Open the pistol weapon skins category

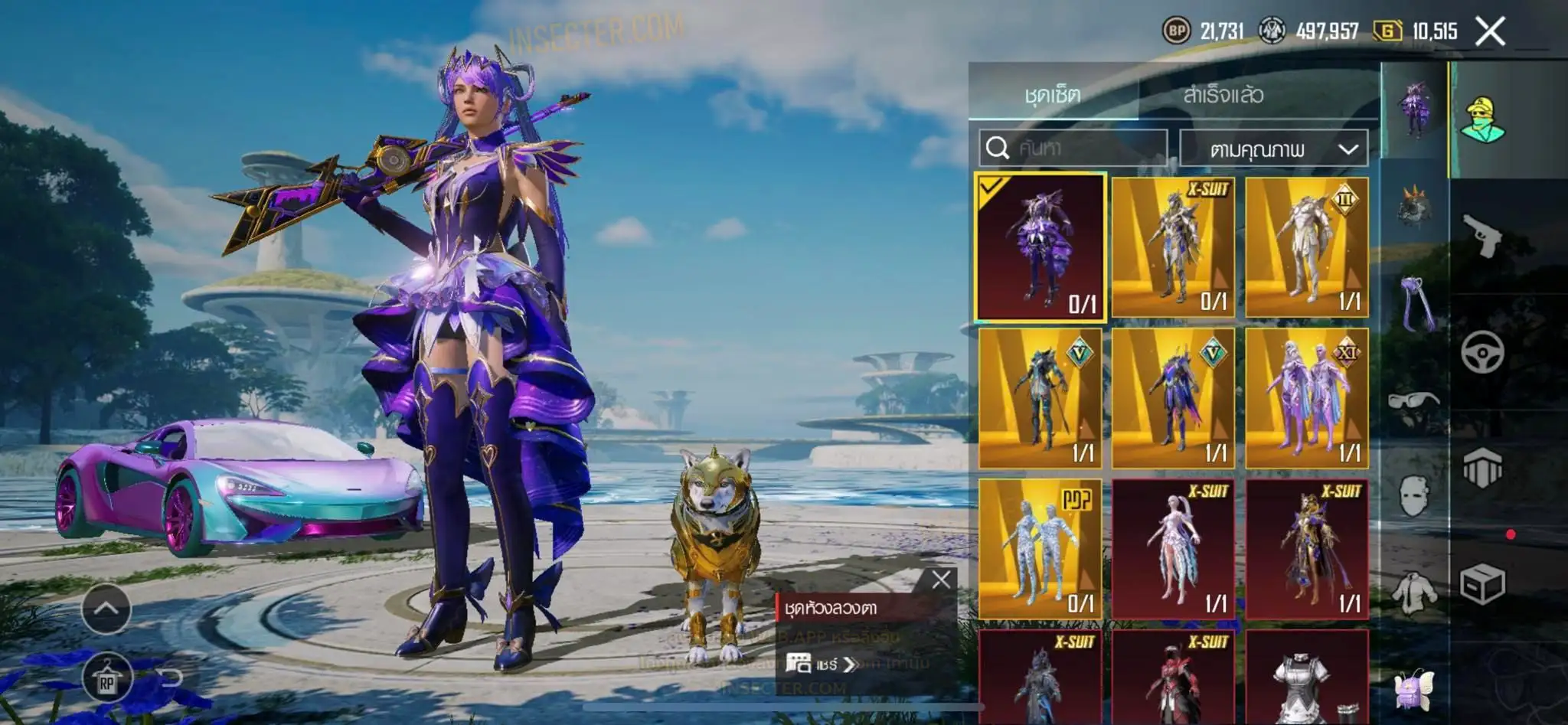[x=1483, y=236]
